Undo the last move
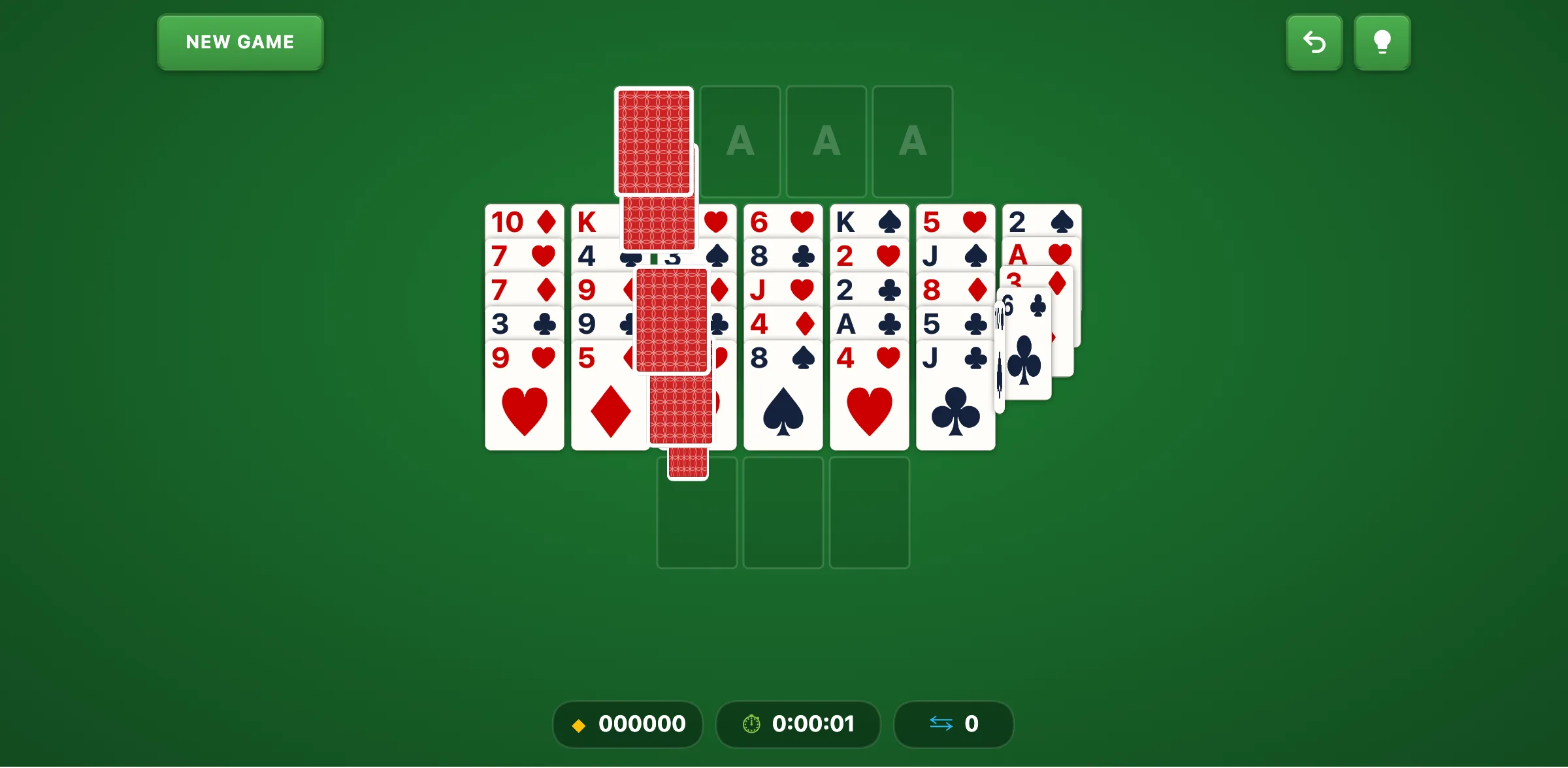Viewport: 1568px width, 768px height. pos(1314,42)
